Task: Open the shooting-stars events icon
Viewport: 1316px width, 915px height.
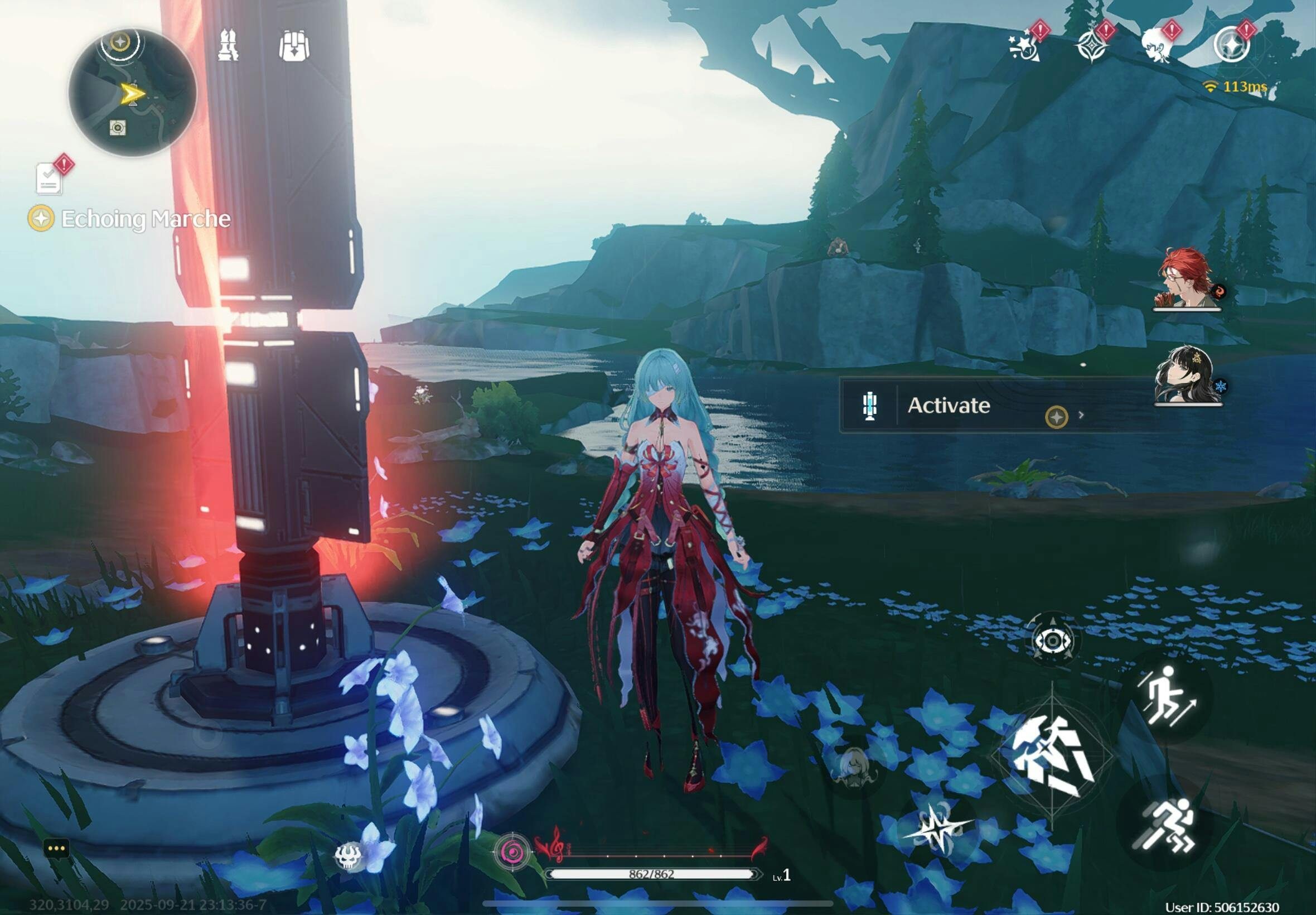Action: [1025, 46]
